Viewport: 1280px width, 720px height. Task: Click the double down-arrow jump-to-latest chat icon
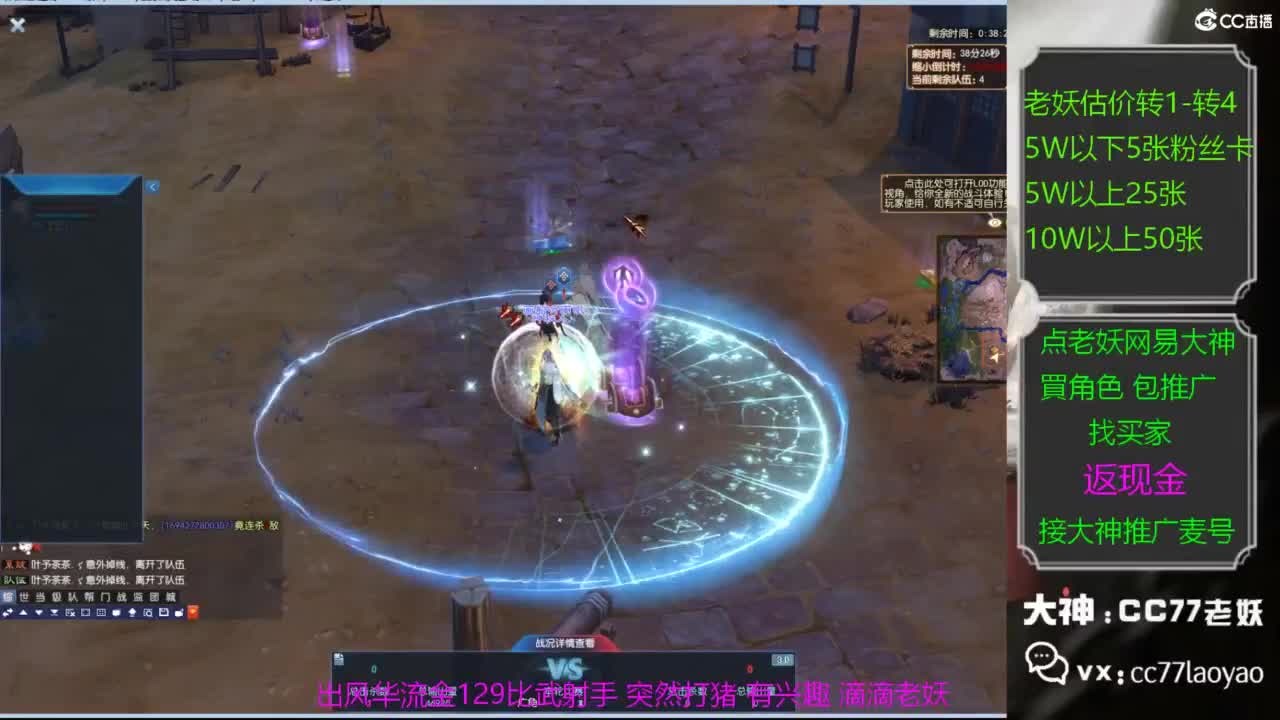click(53, 613)
